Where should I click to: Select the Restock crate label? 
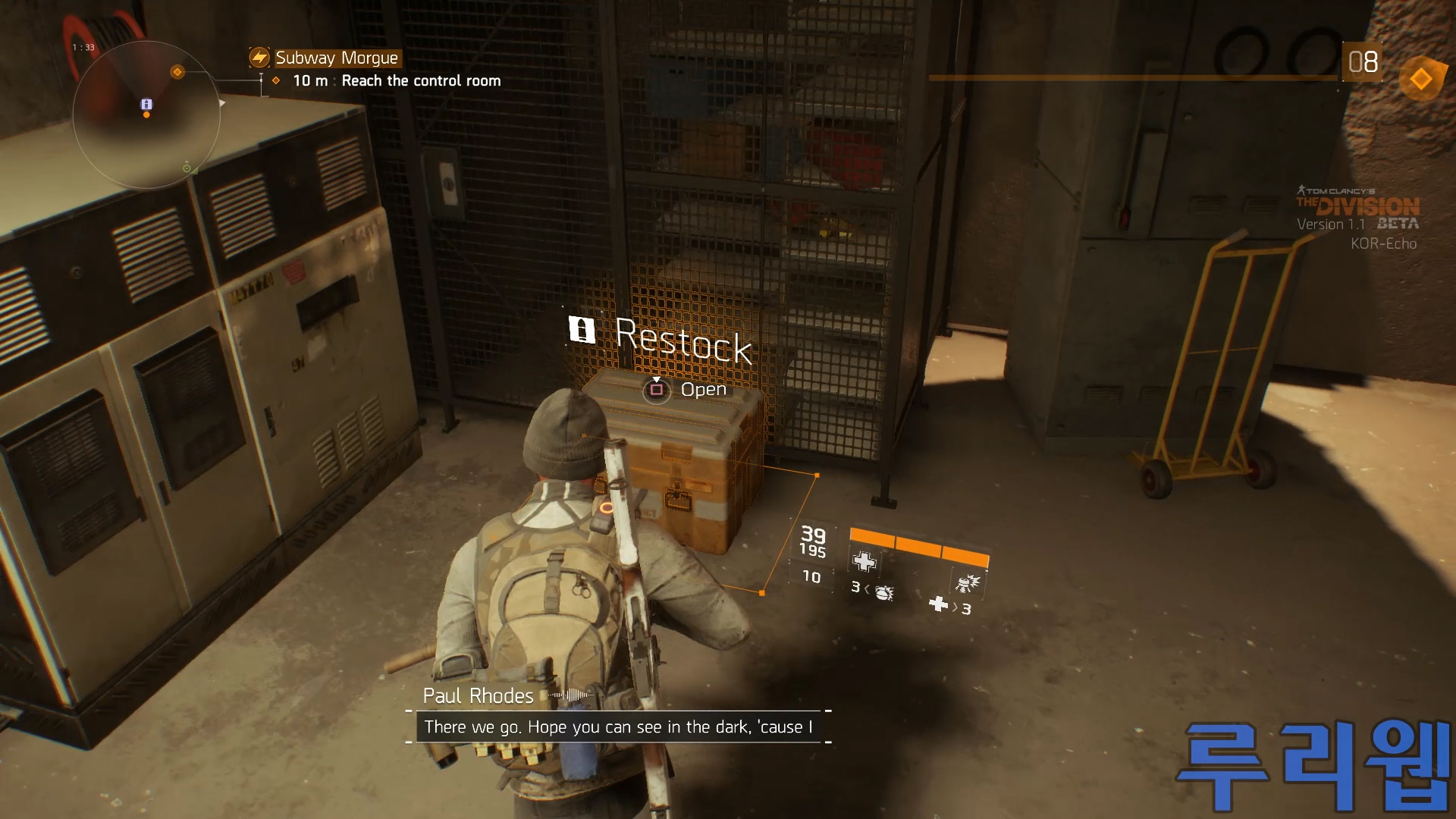pos(682,340)
